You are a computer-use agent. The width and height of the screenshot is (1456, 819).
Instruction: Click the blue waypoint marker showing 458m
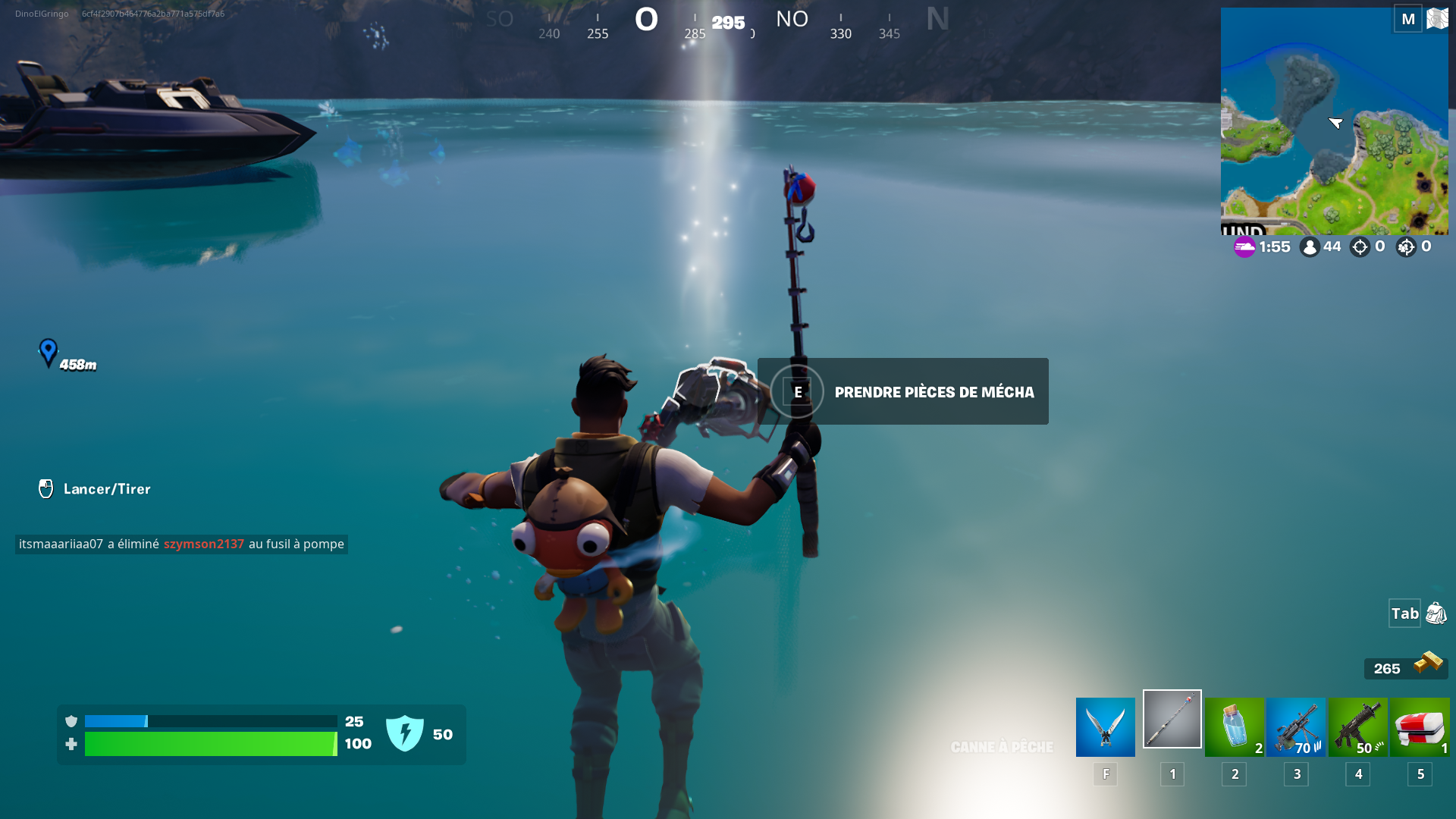point(49,353)
